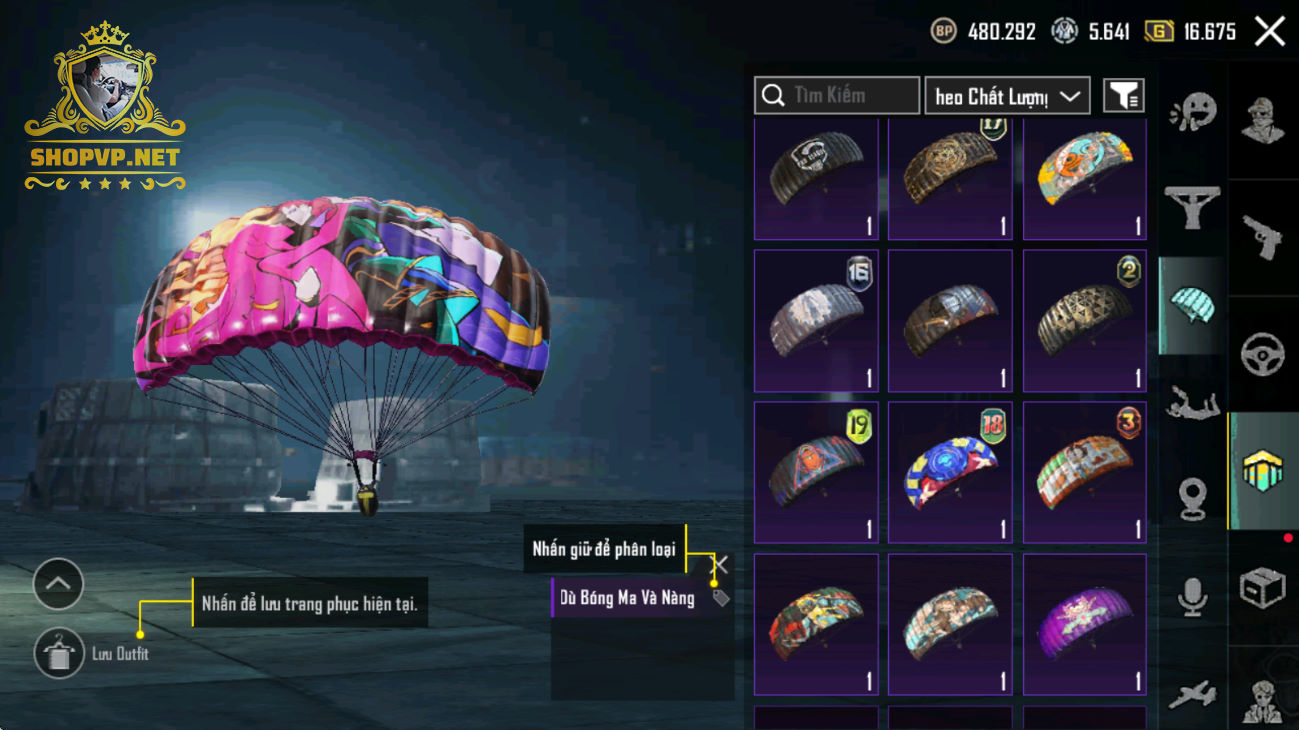Open the pistol weapon skins tab

coord(1262,238)
